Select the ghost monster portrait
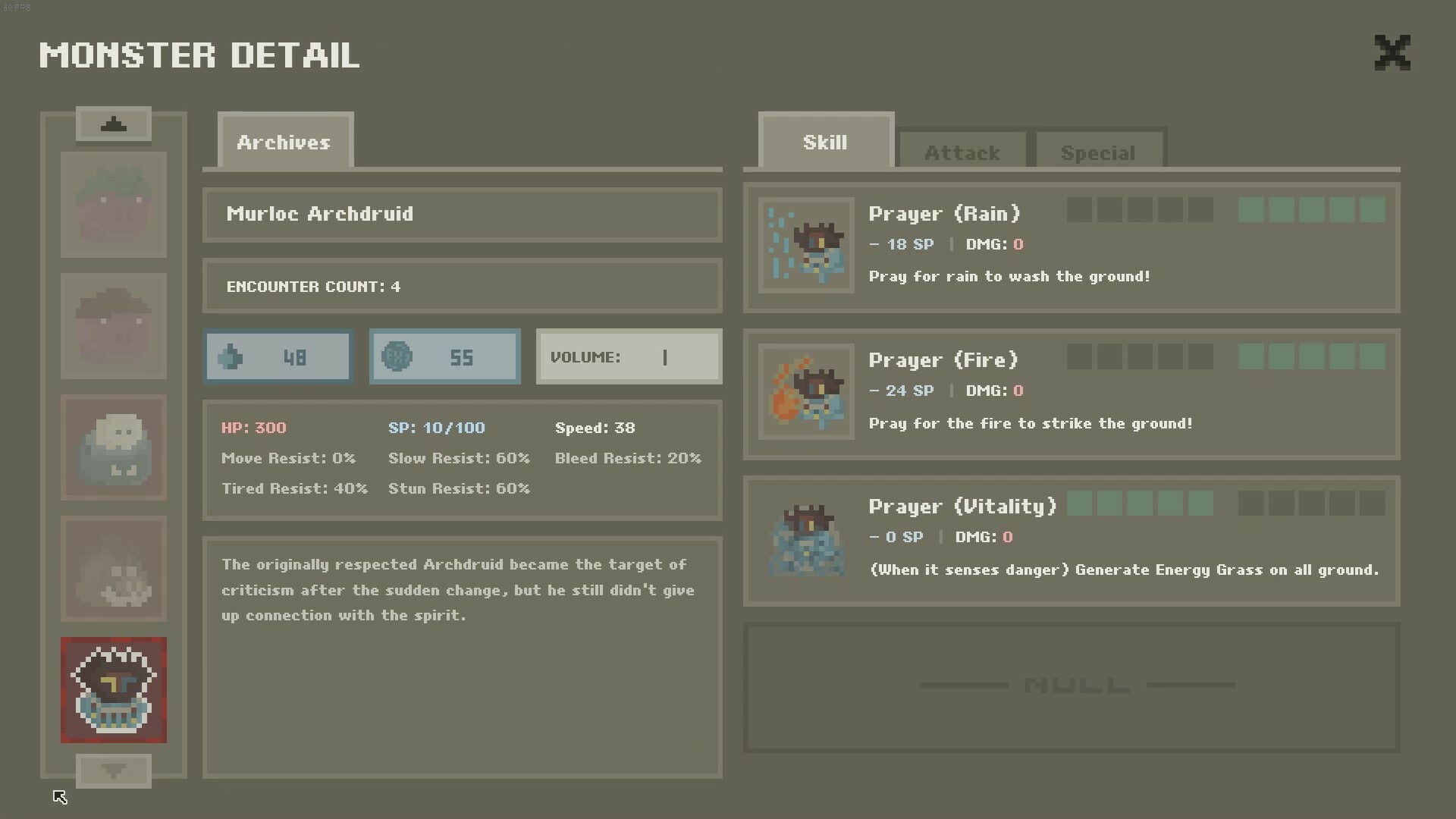The image size is (1456, 819). pos(114,569)
